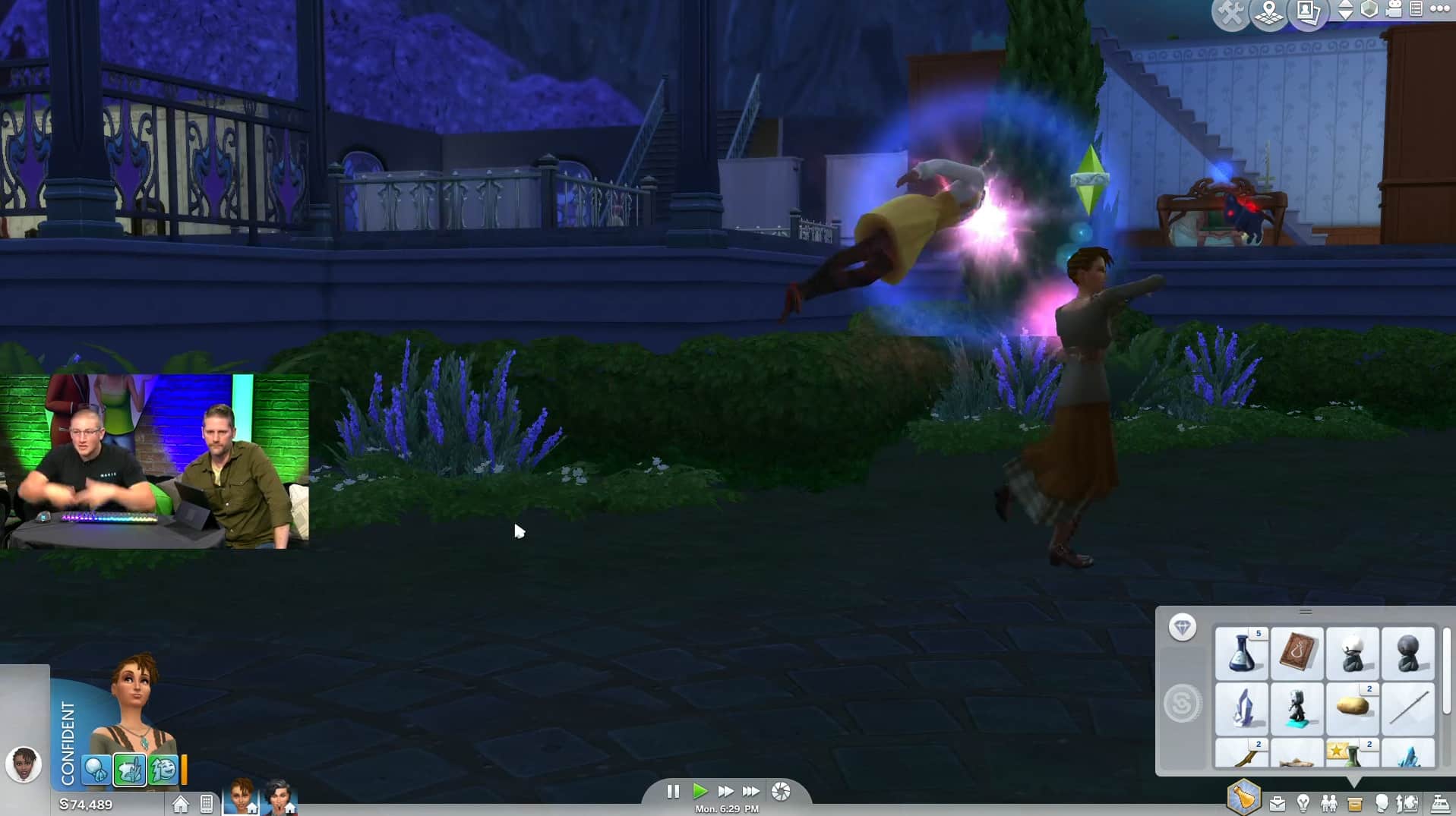Open the Manage Worlds map icon
This screenshot has width=1456, height=816.
(1268, 13)
